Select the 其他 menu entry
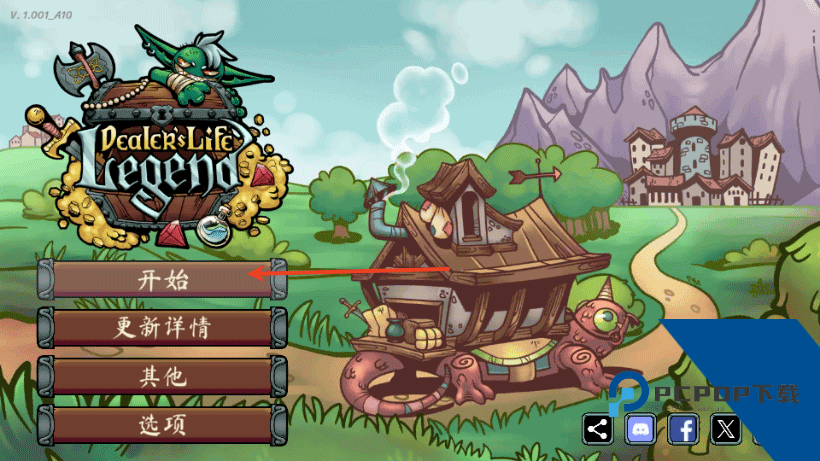The image size is (820, 461). click(x=162, y=377)
